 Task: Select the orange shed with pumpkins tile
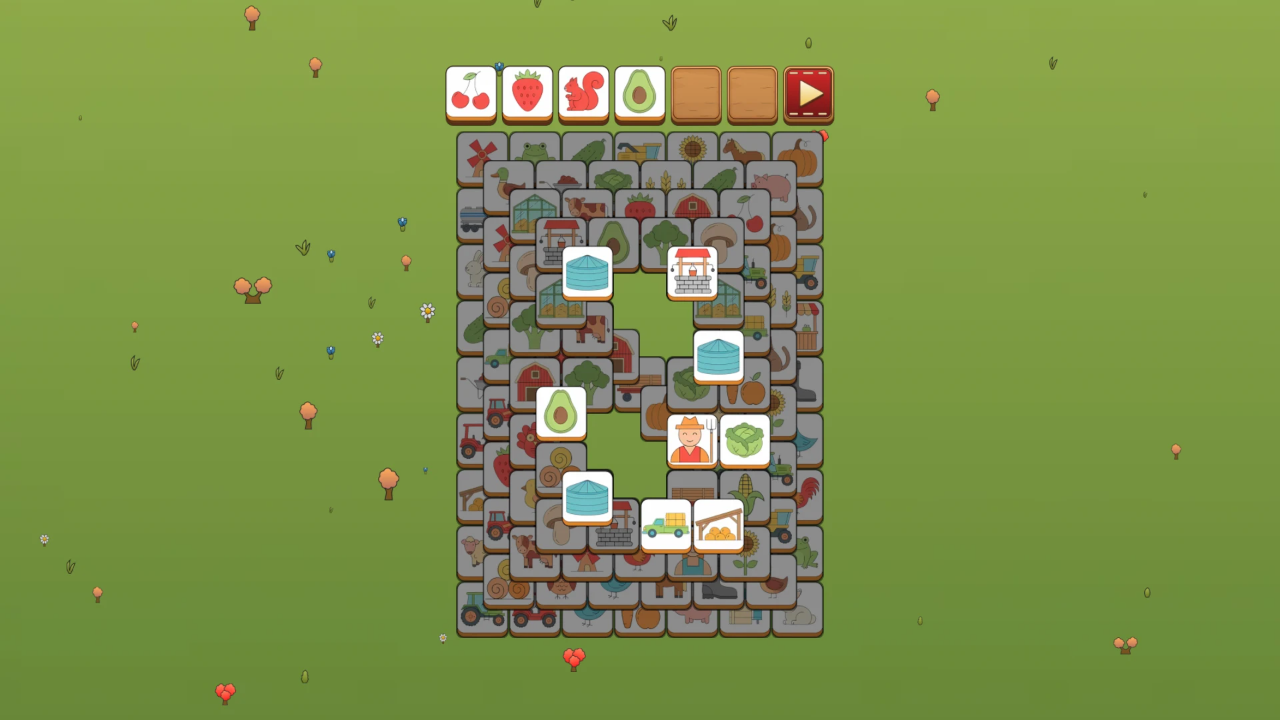[719, 524]
